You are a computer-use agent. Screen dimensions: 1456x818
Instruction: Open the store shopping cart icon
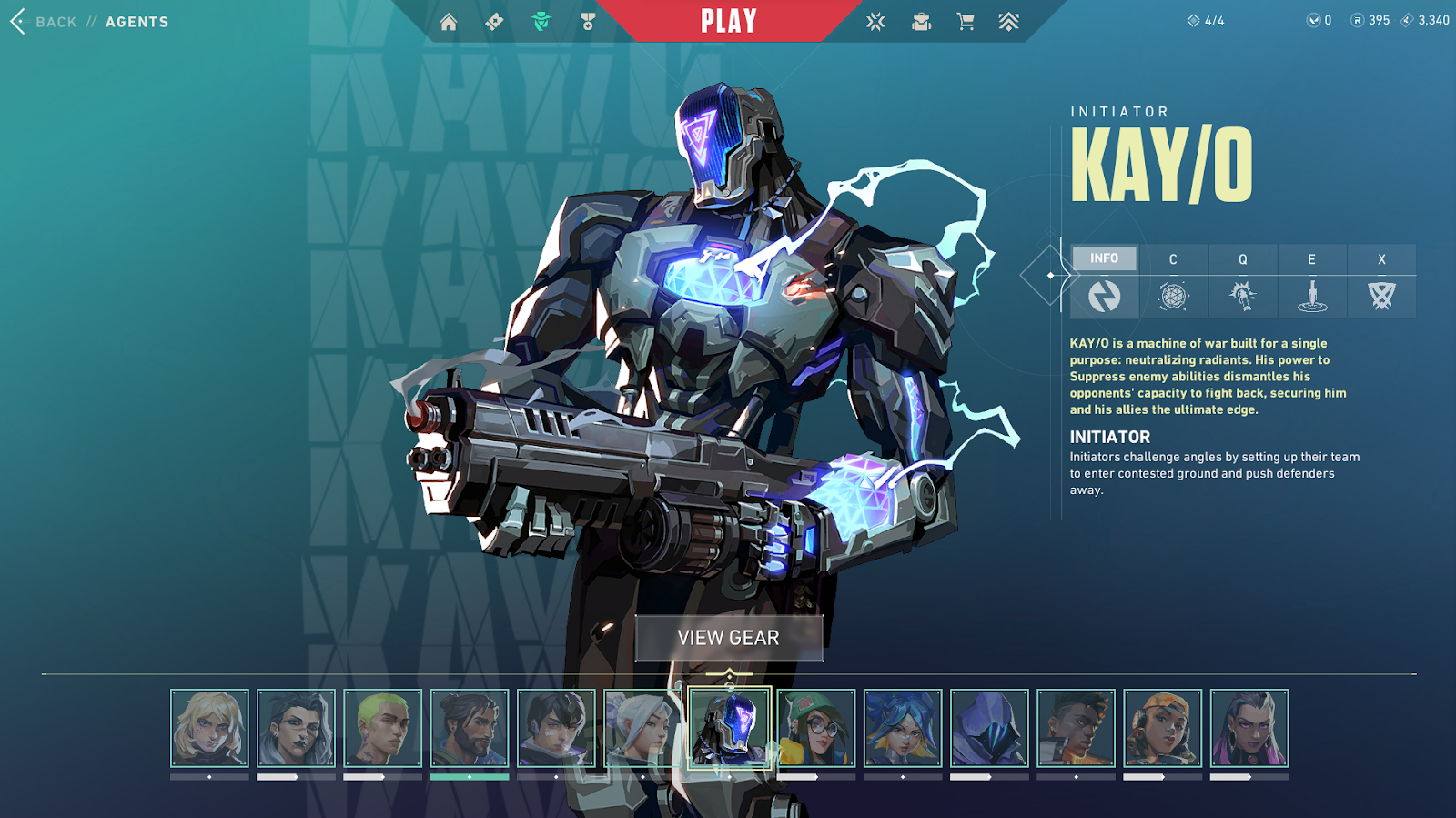(966, 22)
